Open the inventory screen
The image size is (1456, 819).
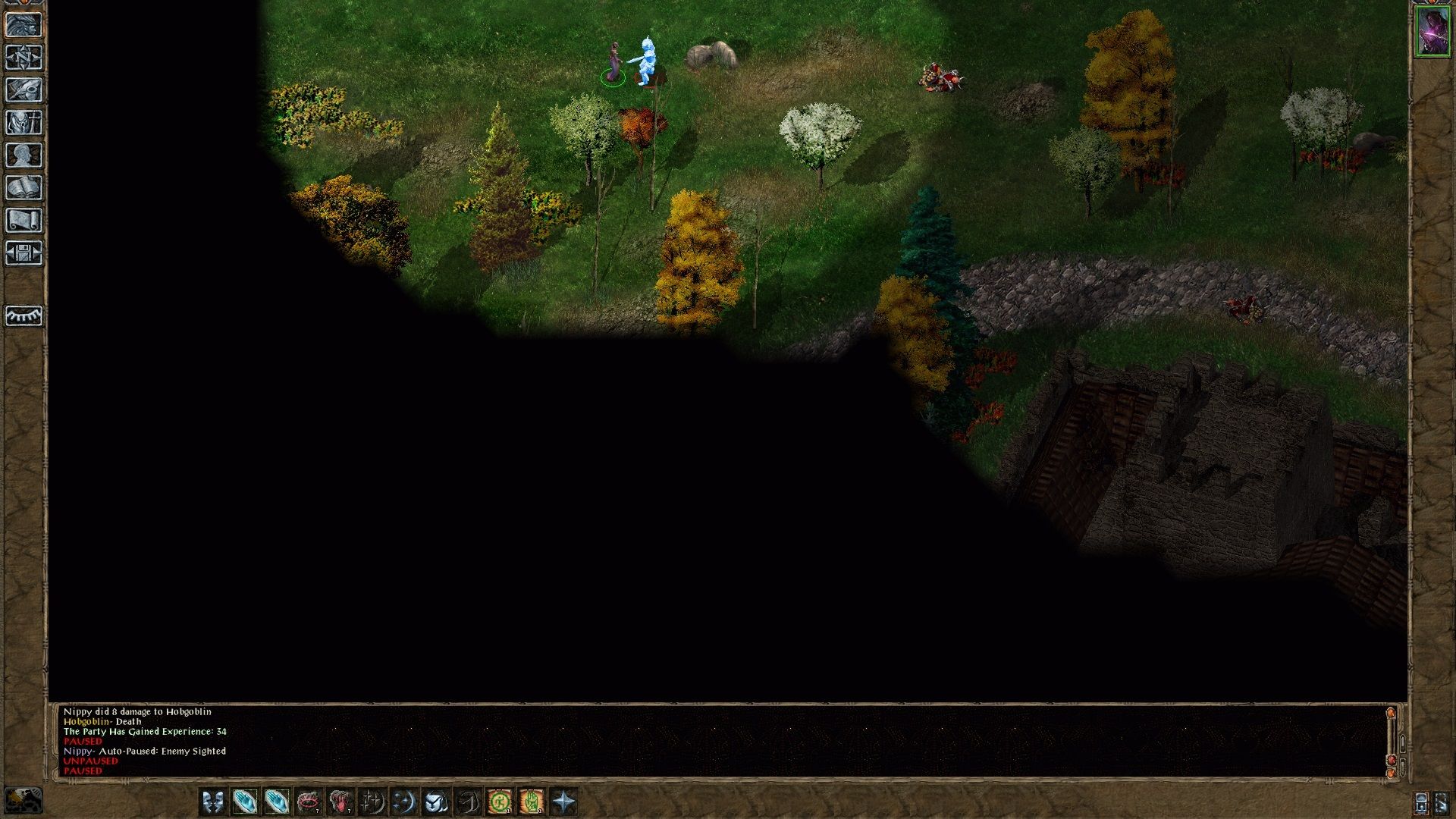coord(24,121)
